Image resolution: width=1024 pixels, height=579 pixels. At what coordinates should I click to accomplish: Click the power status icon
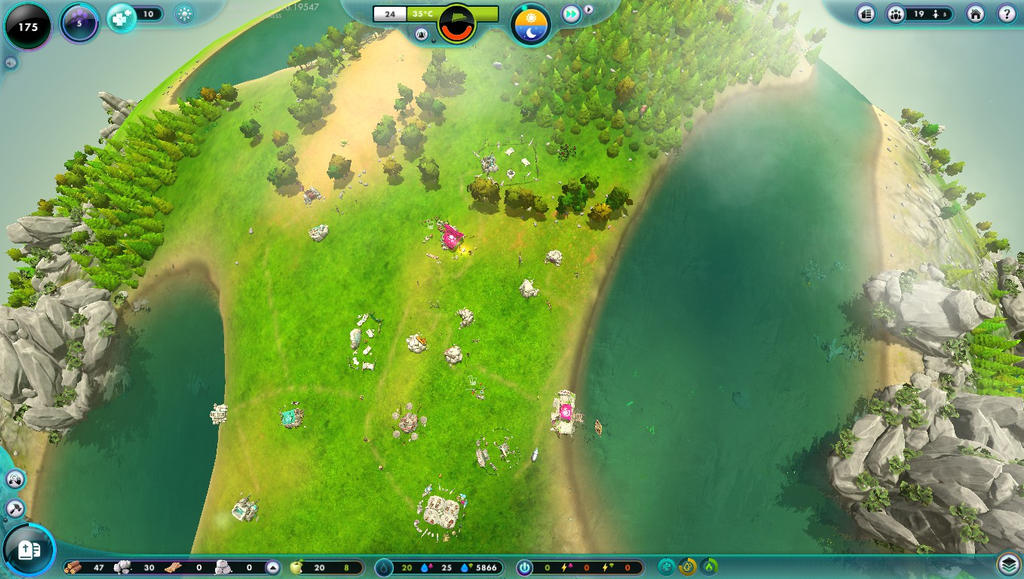pos(525,567)
